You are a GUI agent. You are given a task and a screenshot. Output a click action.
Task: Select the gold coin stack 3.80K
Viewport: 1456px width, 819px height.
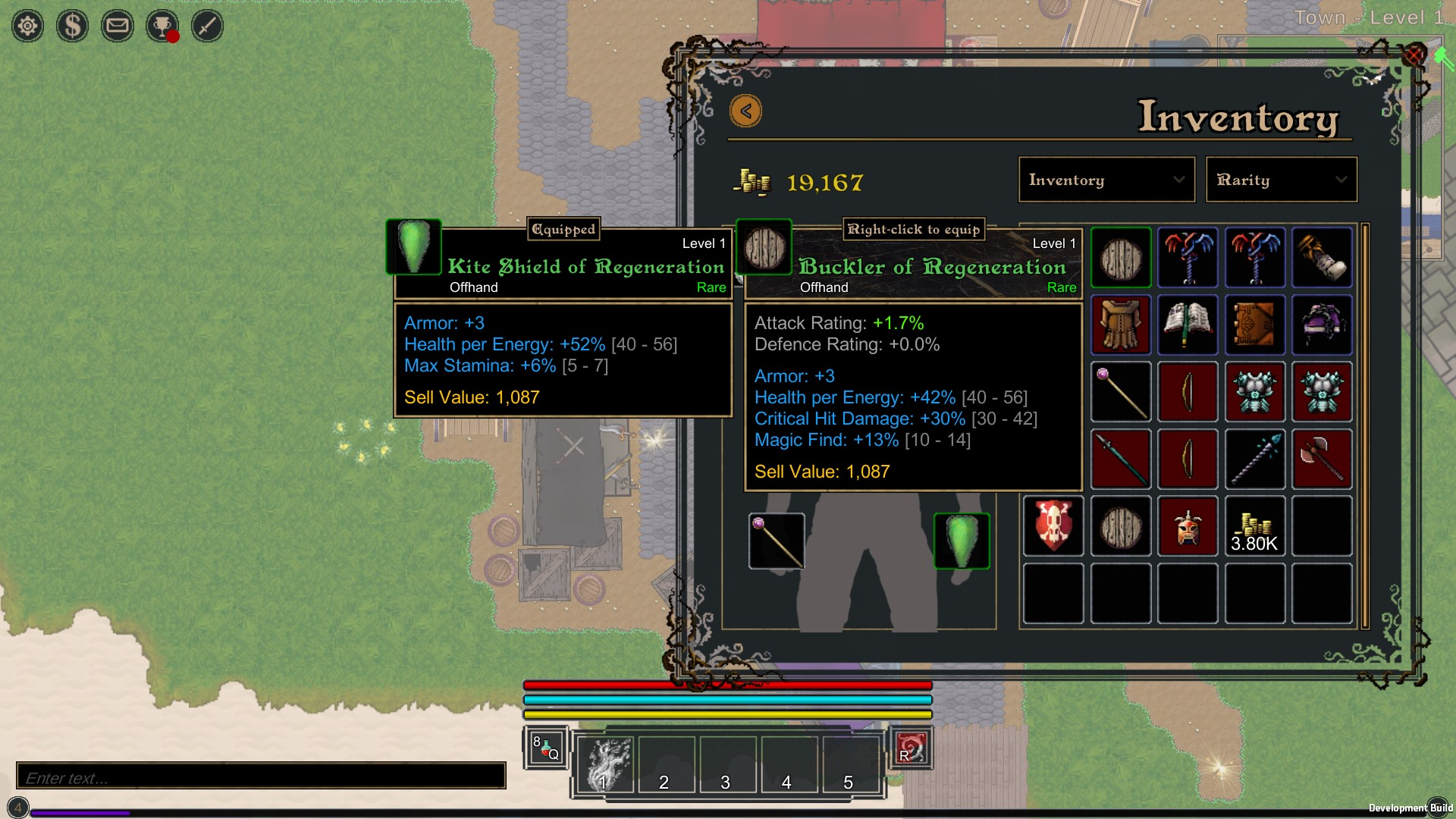[1255, 526]
